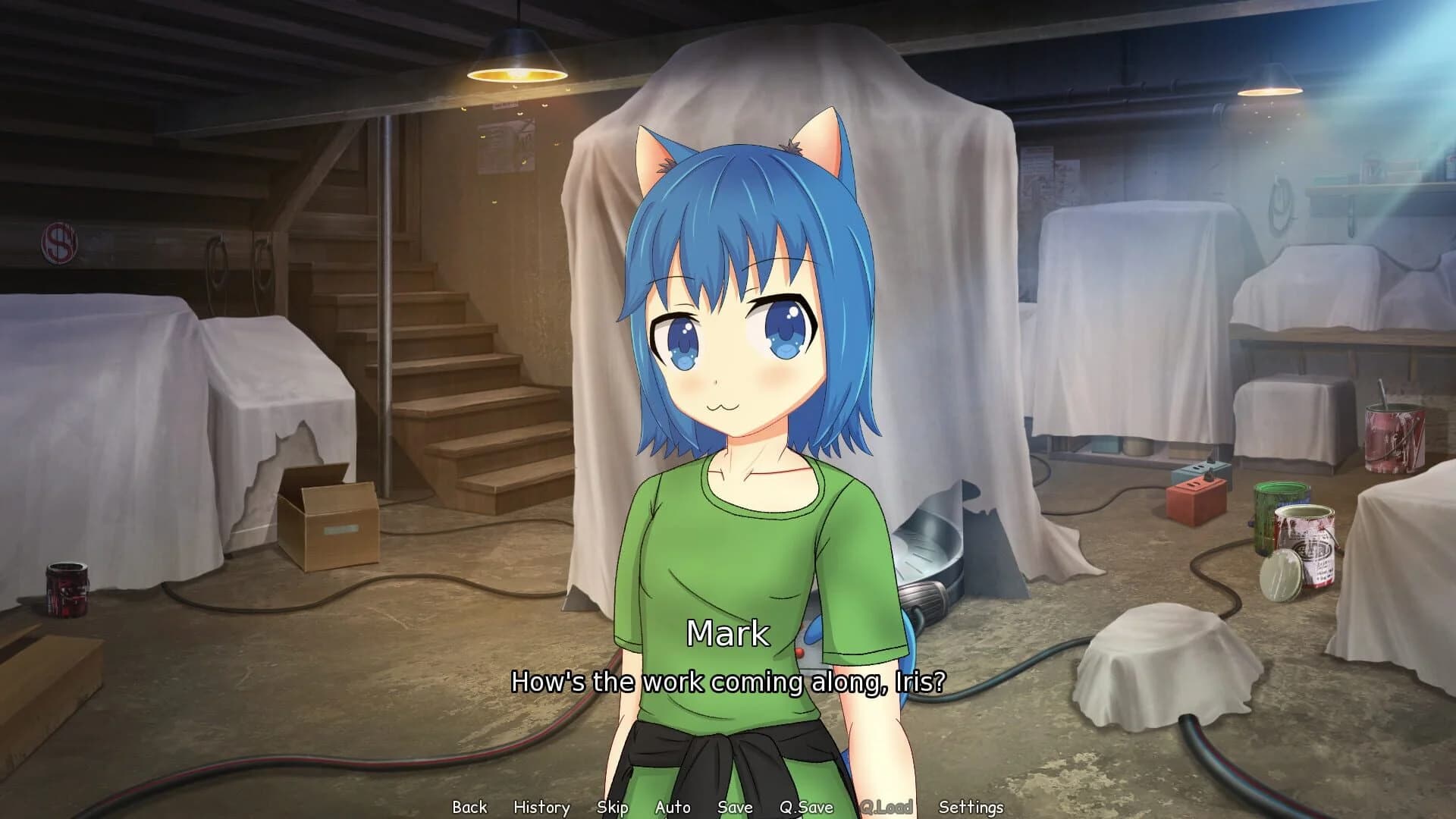1456x819 pixels.
Task: Click the Back option to rewind dialogue
Action: (469, 807)
